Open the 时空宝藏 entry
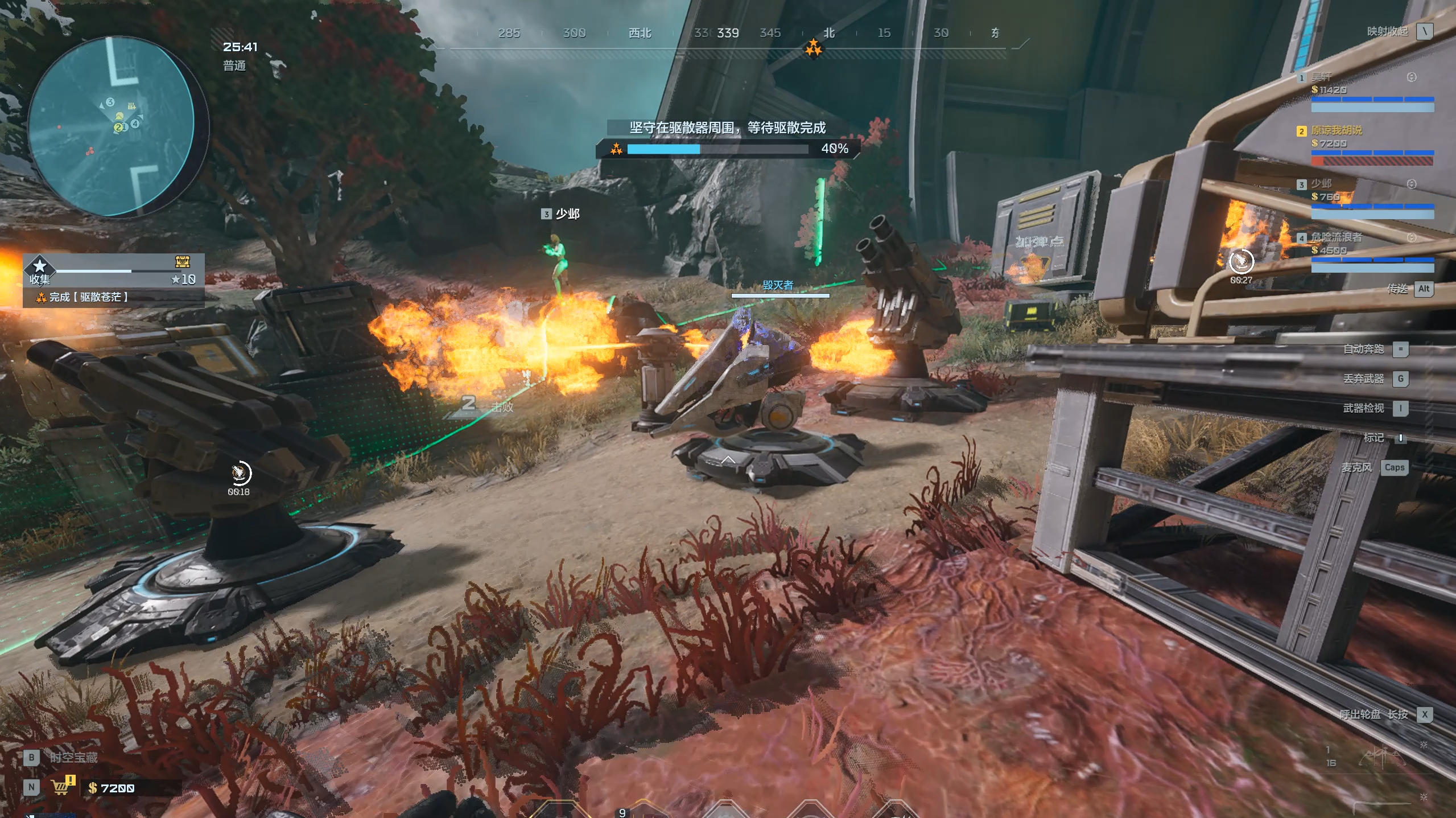The height and width of the screenshot is (818, 1456). click(73, 757)
